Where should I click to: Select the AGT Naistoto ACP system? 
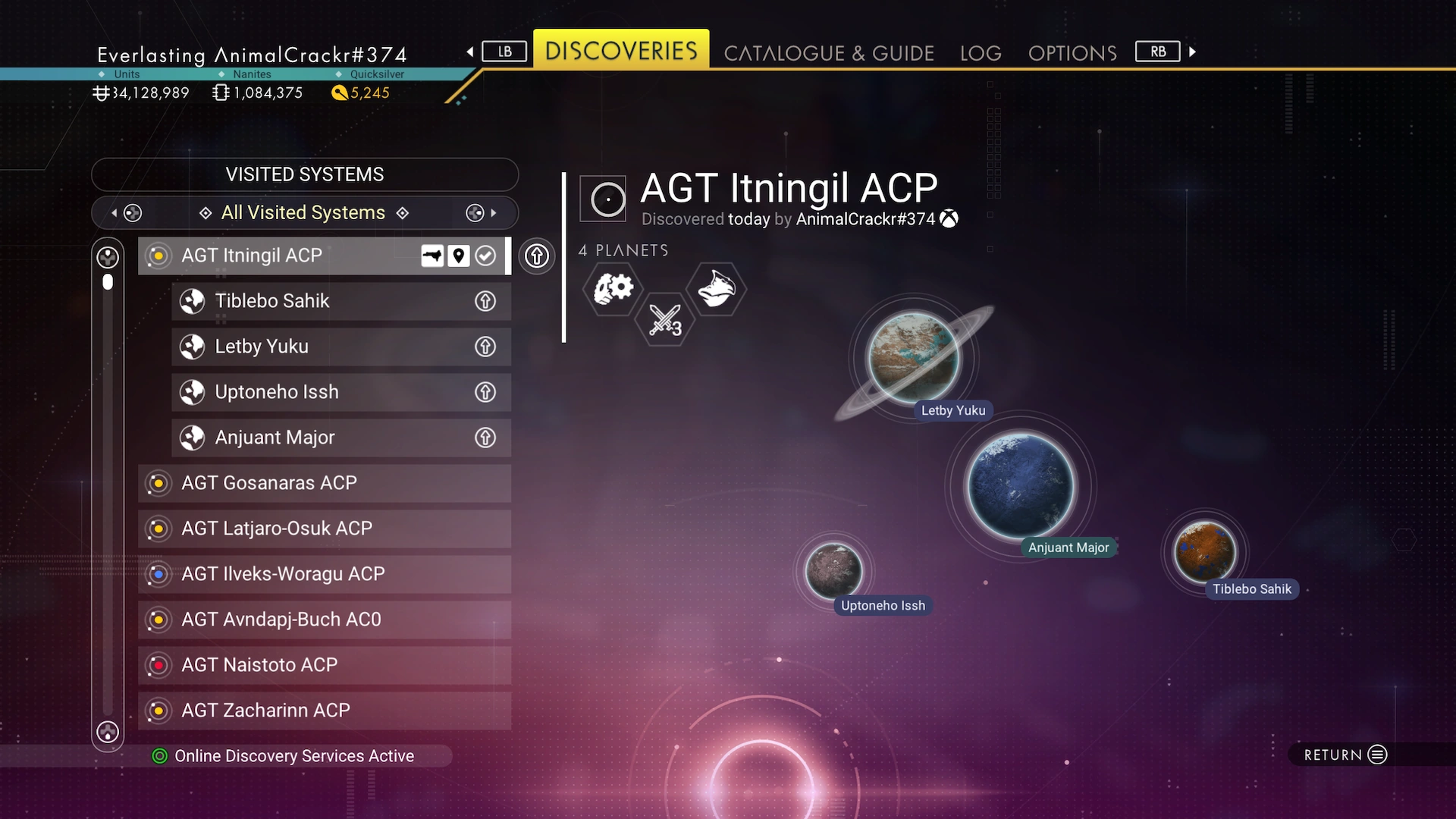point(324,665)
